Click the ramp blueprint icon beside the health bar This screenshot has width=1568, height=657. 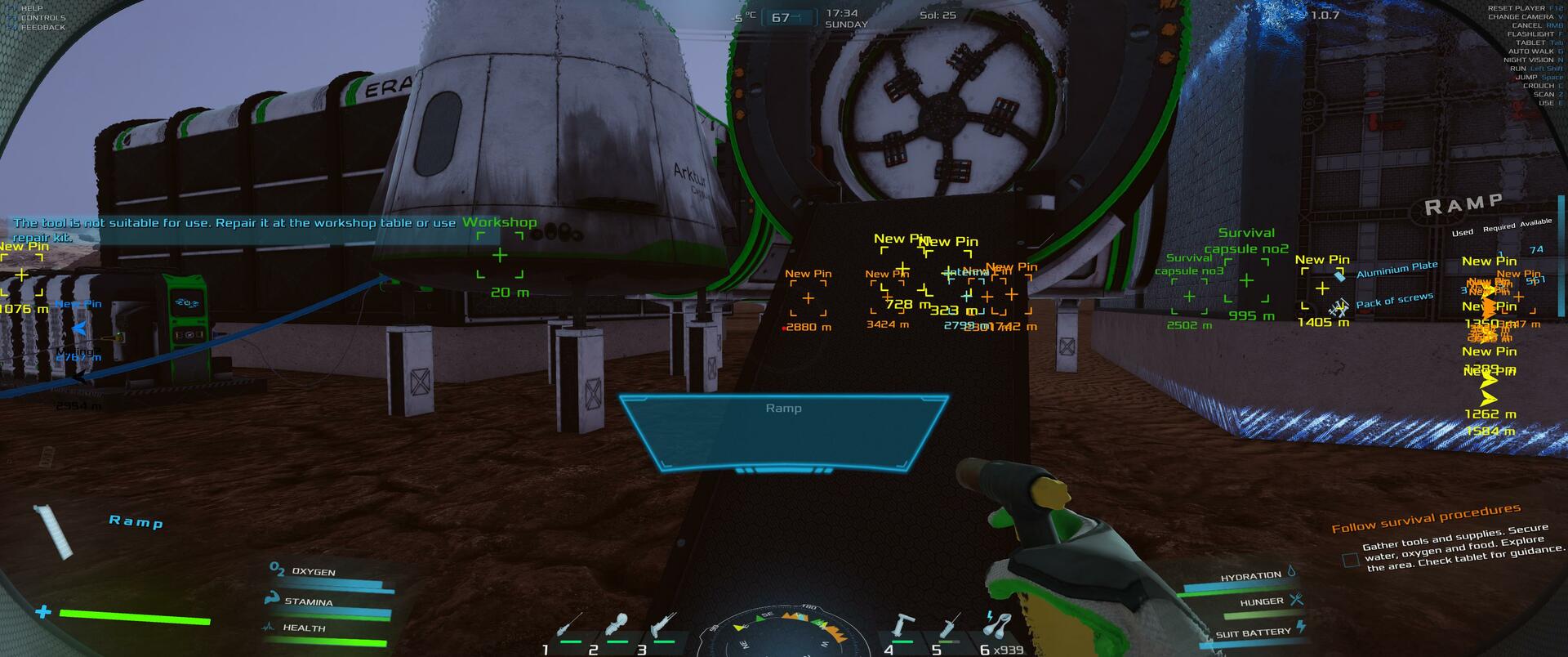tap(56, 531)
